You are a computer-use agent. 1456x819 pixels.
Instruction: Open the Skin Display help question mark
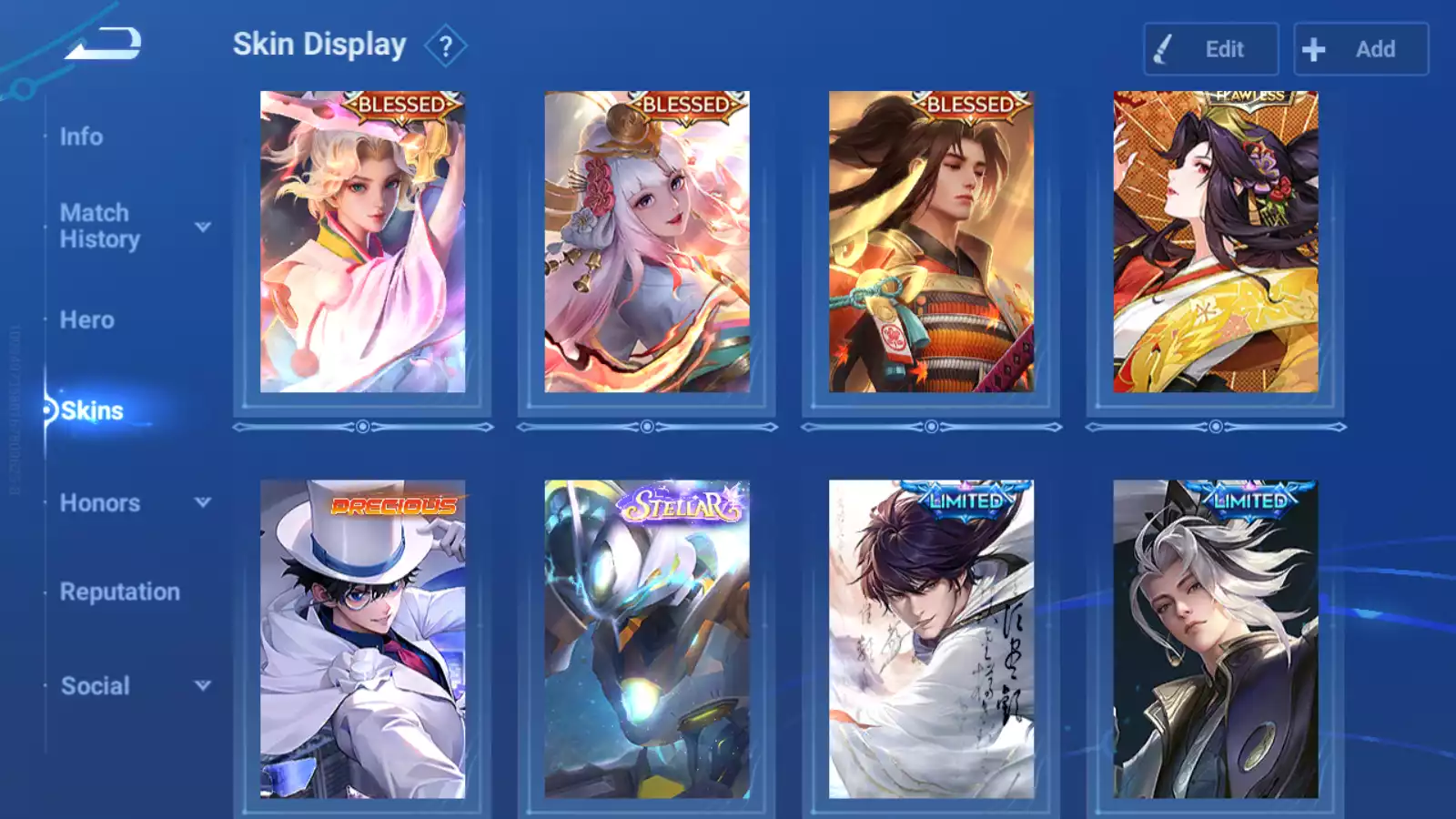[445, 46]
